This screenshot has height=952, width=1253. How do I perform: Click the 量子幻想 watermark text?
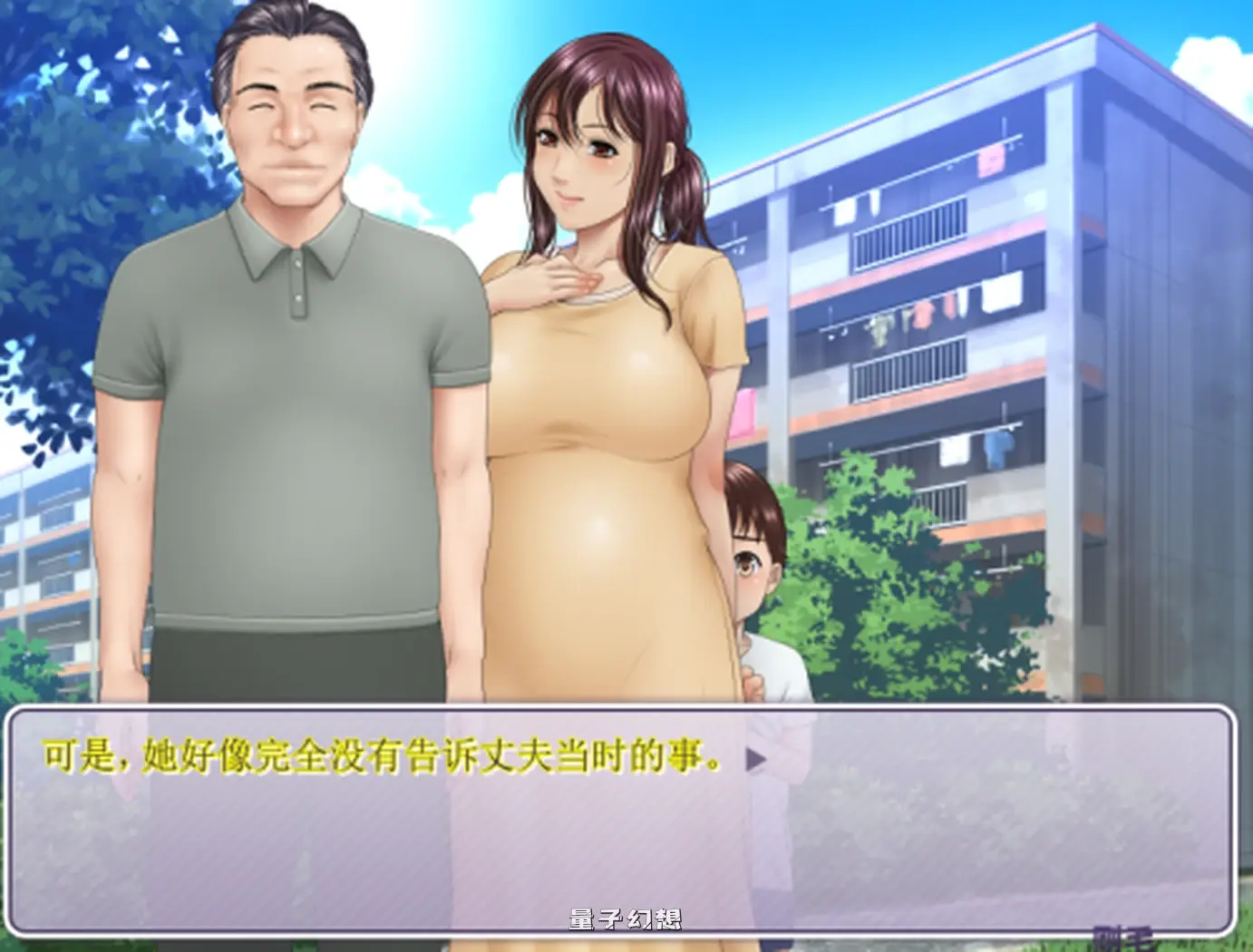pos(626,916)
